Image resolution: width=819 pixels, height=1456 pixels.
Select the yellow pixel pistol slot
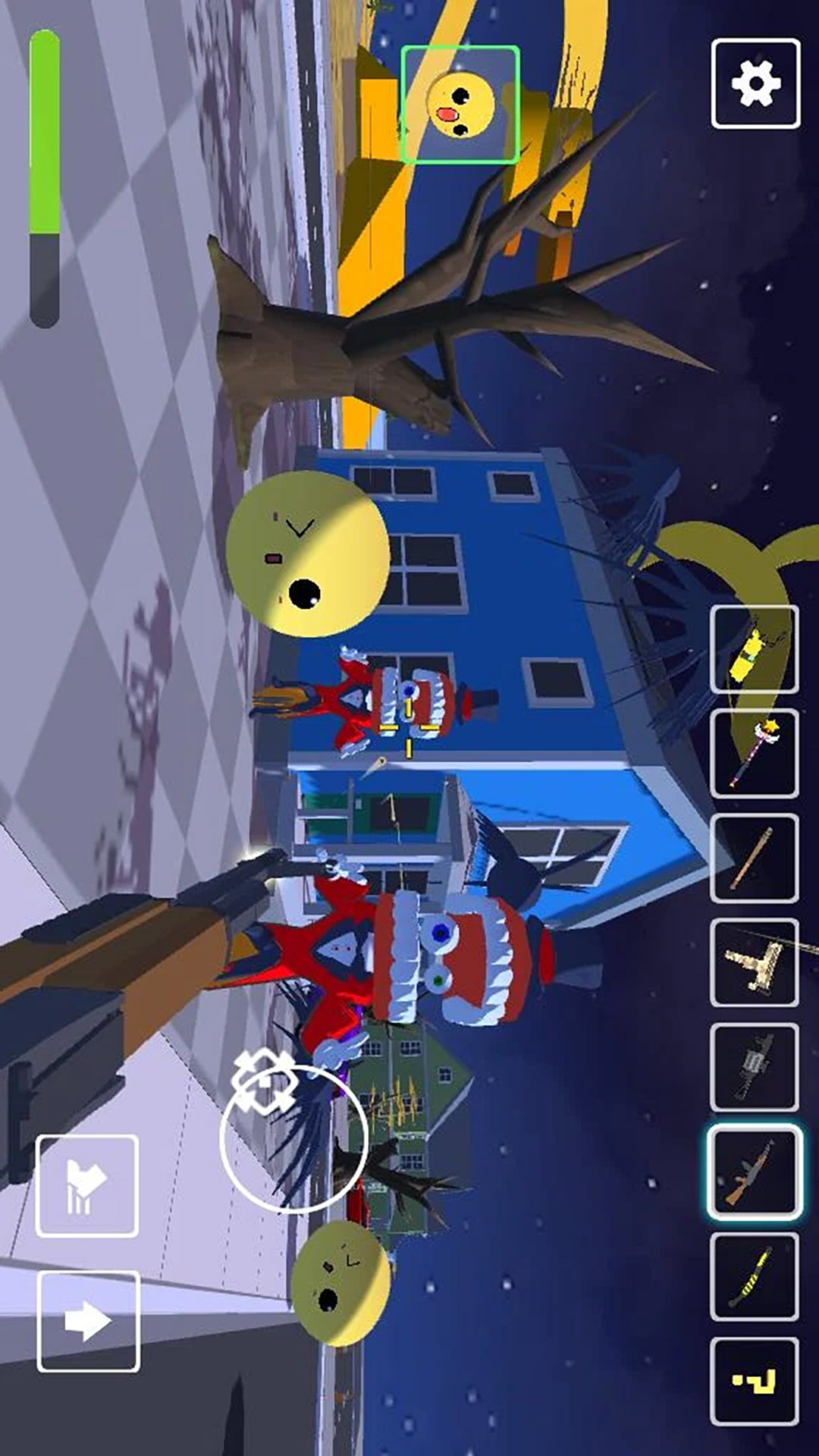(x=754, y=1381)
